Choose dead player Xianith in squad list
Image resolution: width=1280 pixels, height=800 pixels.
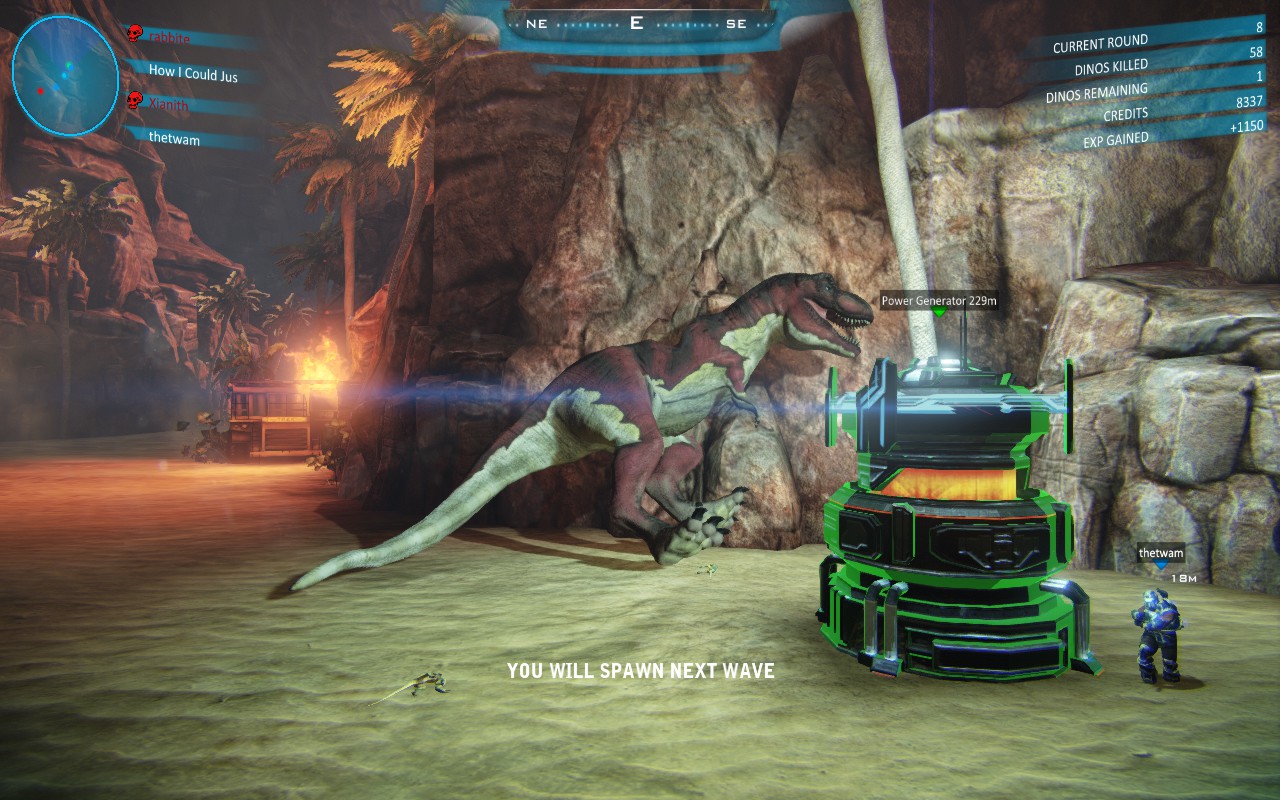pos(168,104)
